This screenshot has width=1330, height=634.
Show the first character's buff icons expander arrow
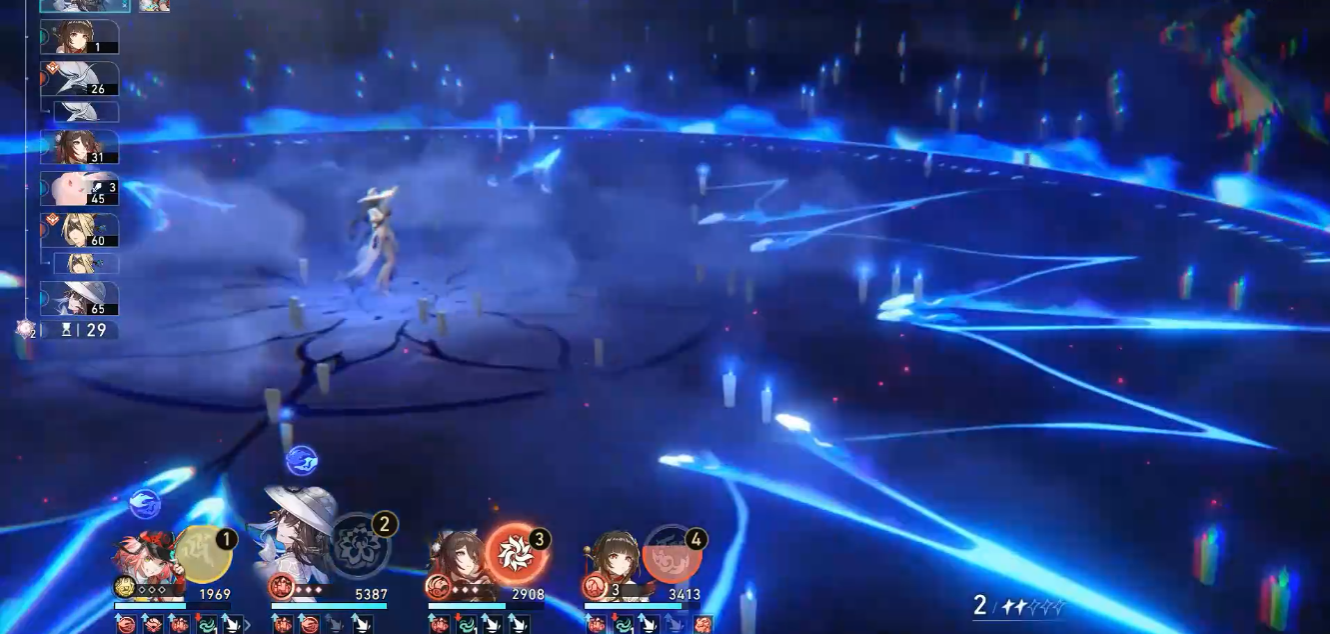tap(247, 625)
